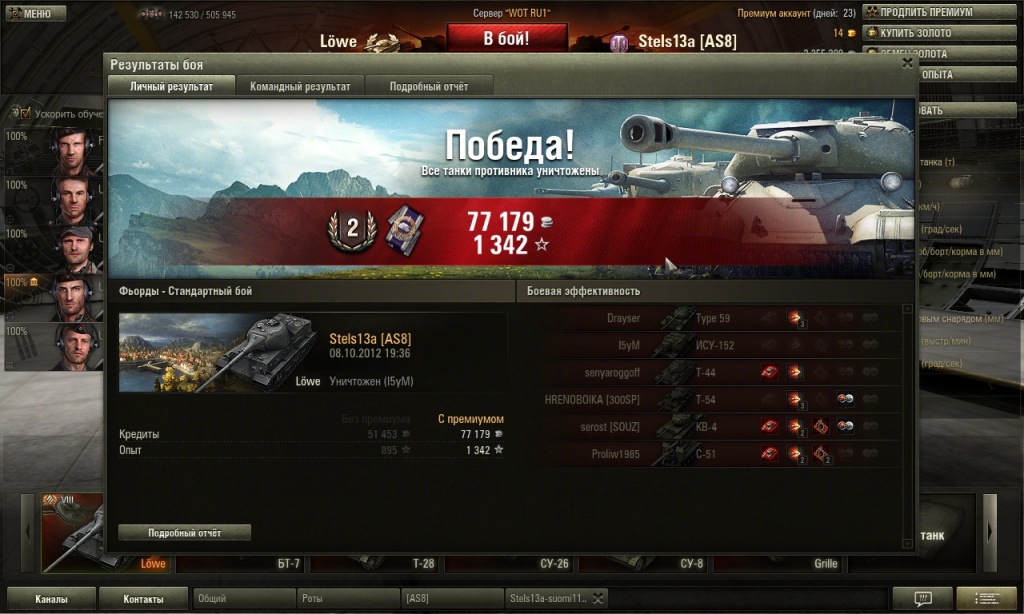Viewport: 1024px width, 614px height.
Task: Close the Stels13a-suomi11 chat tab
Action: (x=597, y=598)
